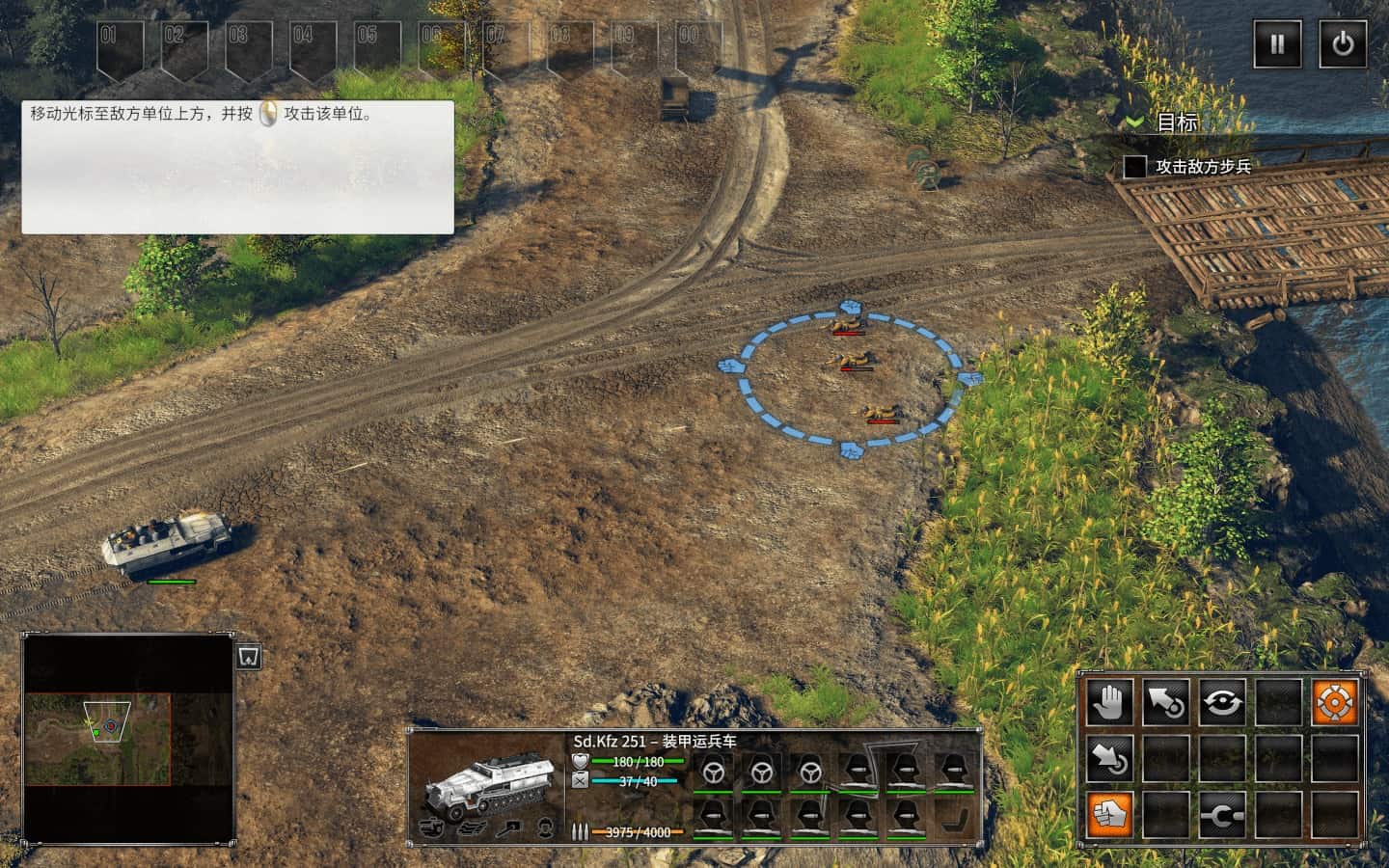Select the 攻击敌方步兵 objective entry
Screen dimensions: 1389x868
[x=1203, y=167]
